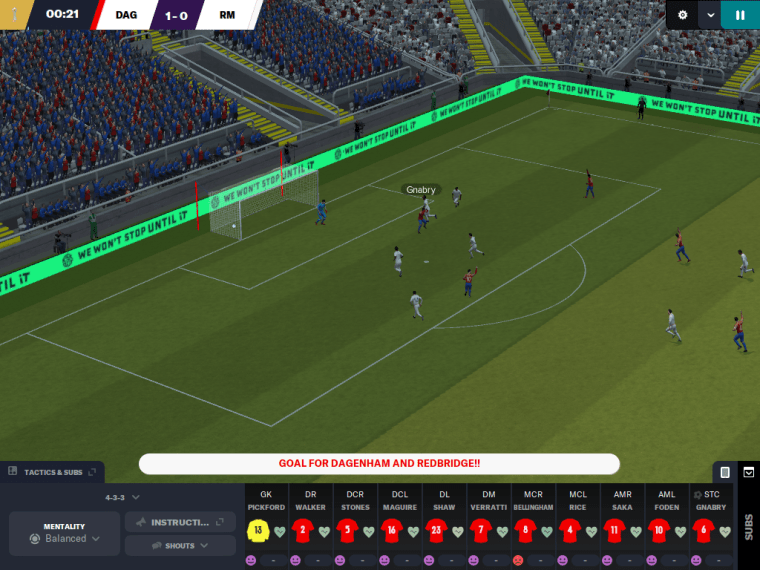760x570 pixels.
Task: Change the 4-3-3 formation dropdown
Action: pos(123,497)
